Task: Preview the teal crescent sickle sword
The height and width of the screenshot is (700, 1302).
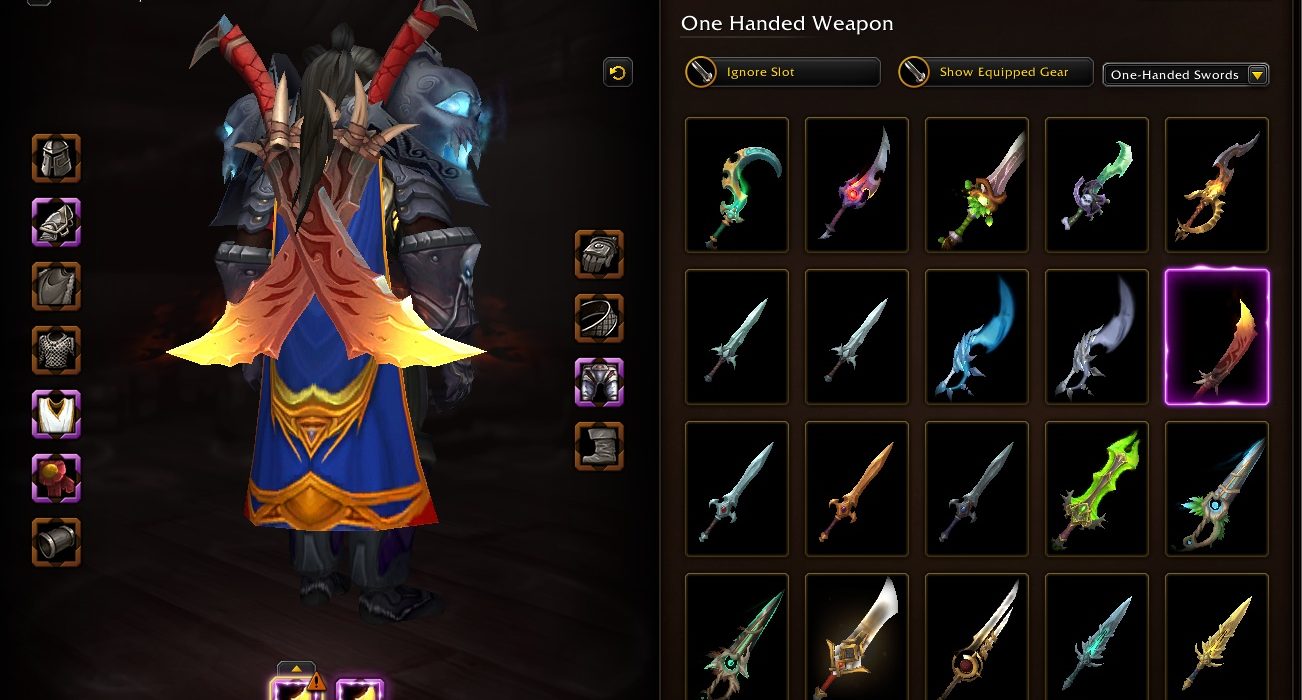Action: (737, 185)
